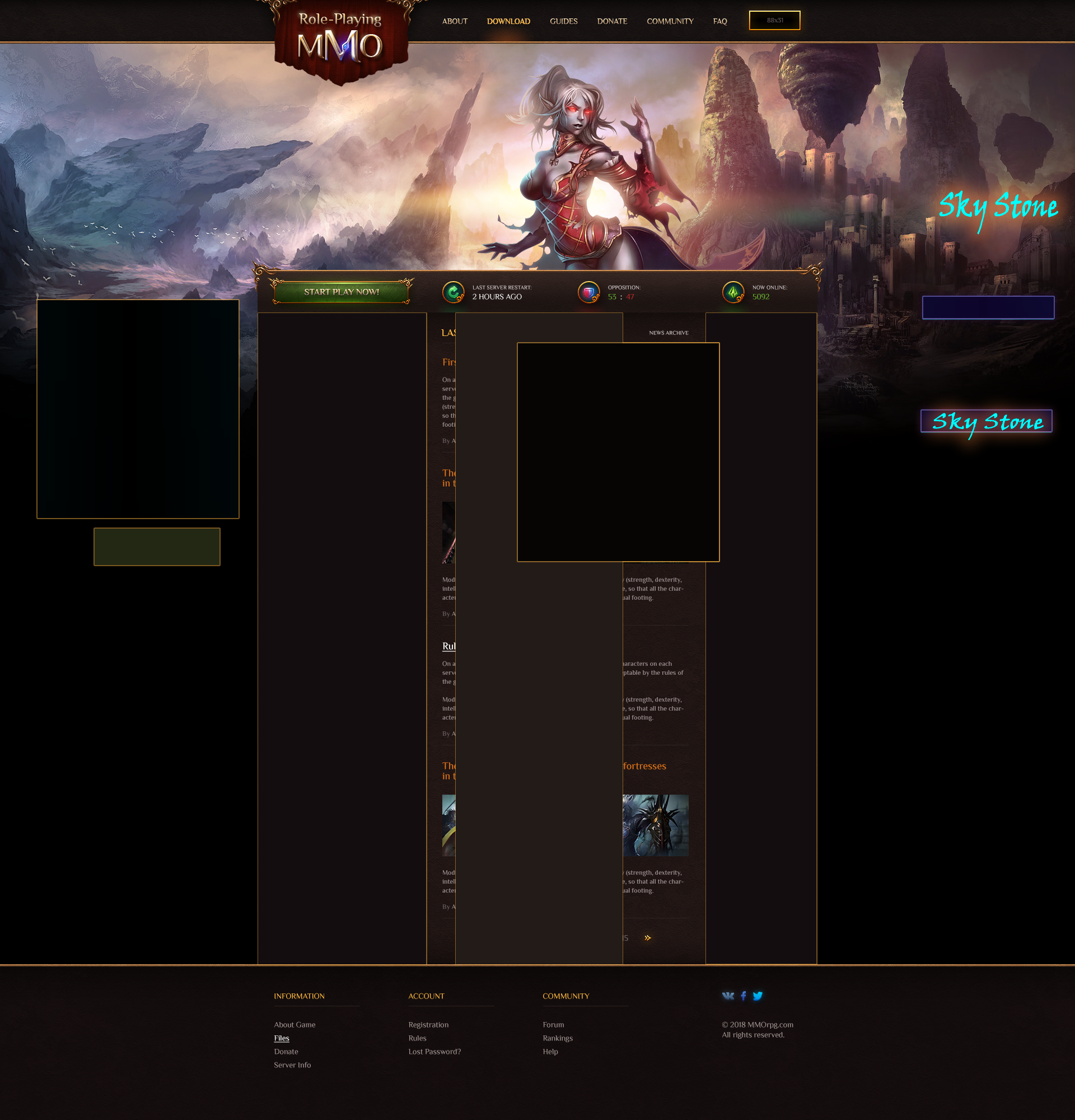Visit the Forum footer link
Viewport: 1075px width, 1120px height.
[553, 1025]
